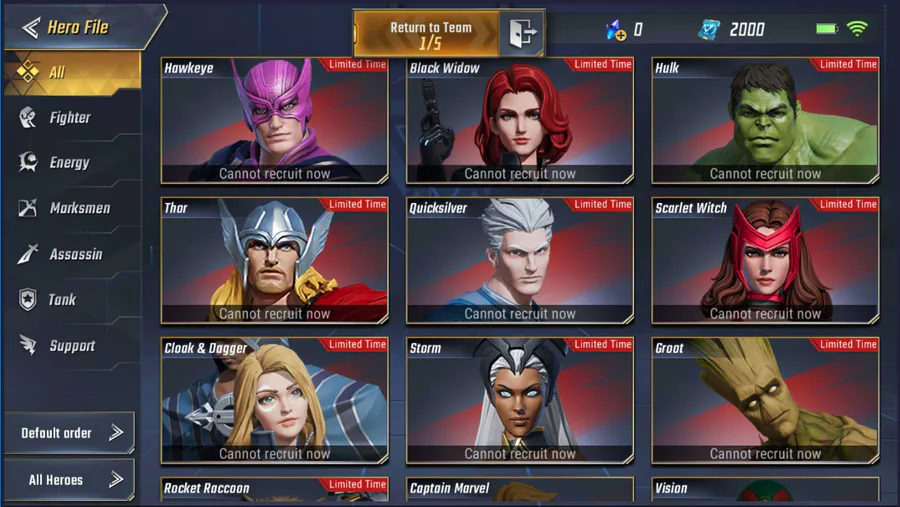Pick the Cloak & Dagger card
The image size is (900, 507).
(x=275, y=401)
